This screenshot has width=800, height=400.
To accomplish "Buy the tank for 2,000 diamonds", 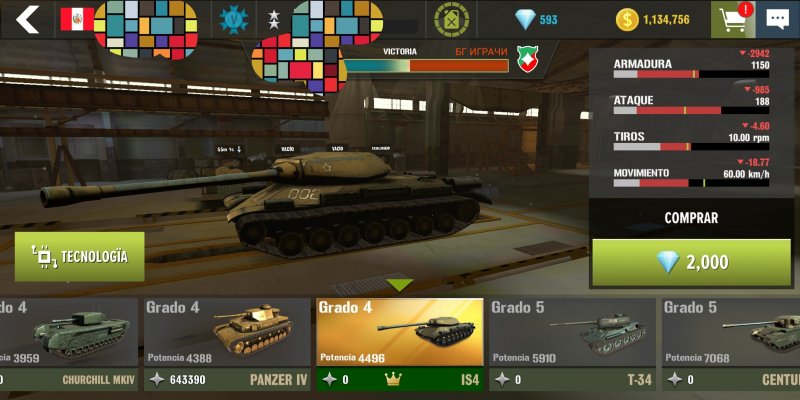I will click(x=691, y=262).
